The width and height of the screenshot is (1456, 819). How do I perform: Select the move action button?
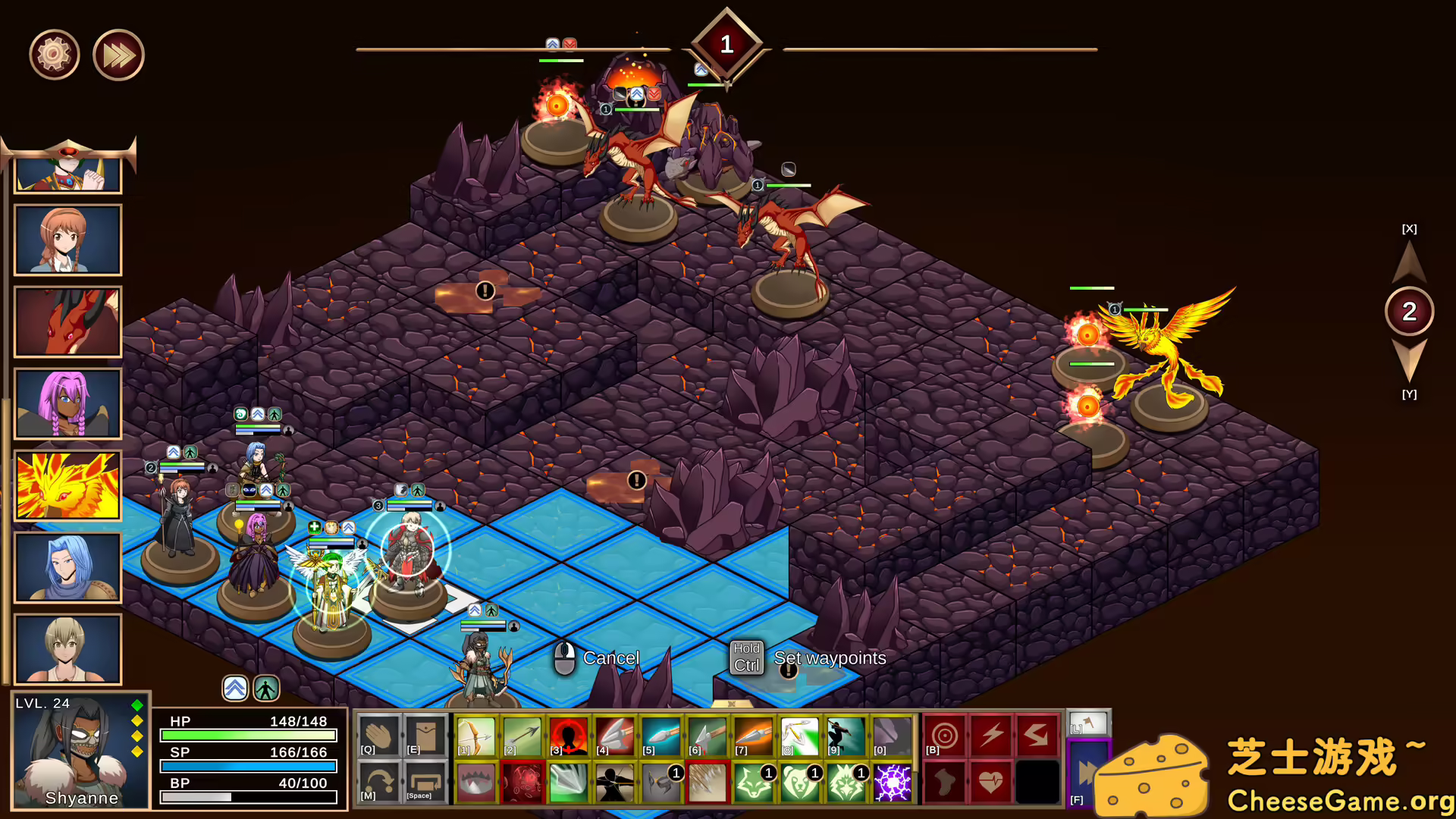378,783
